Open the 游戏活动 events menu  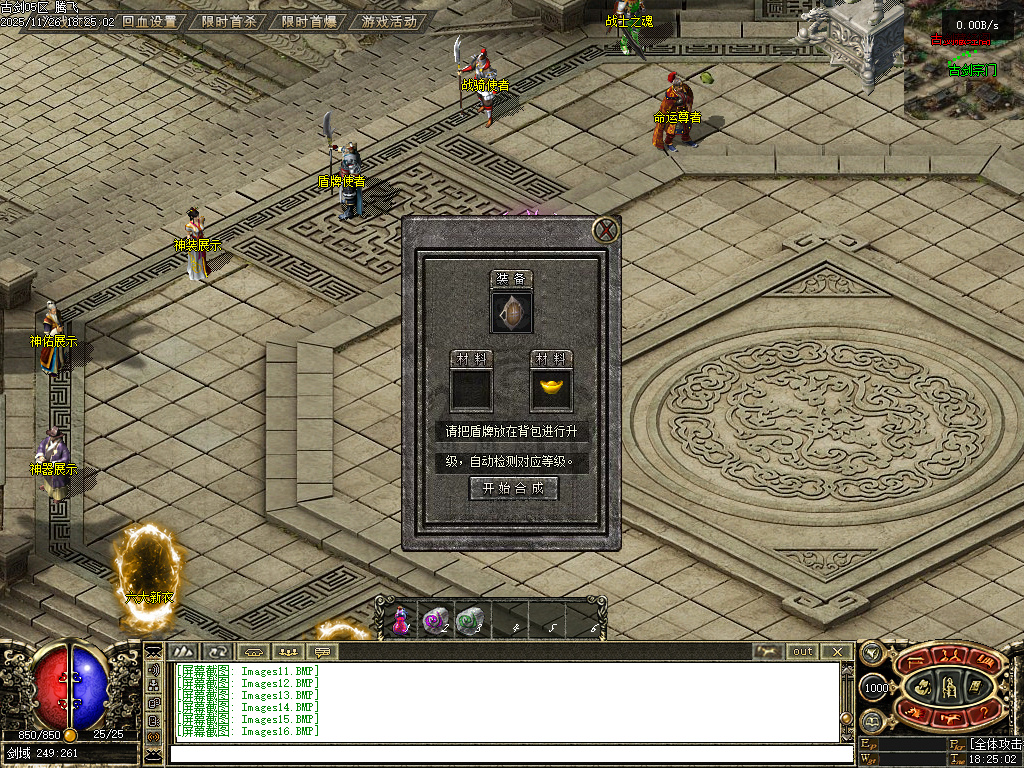pyautogui.click(x=389, y=21)
